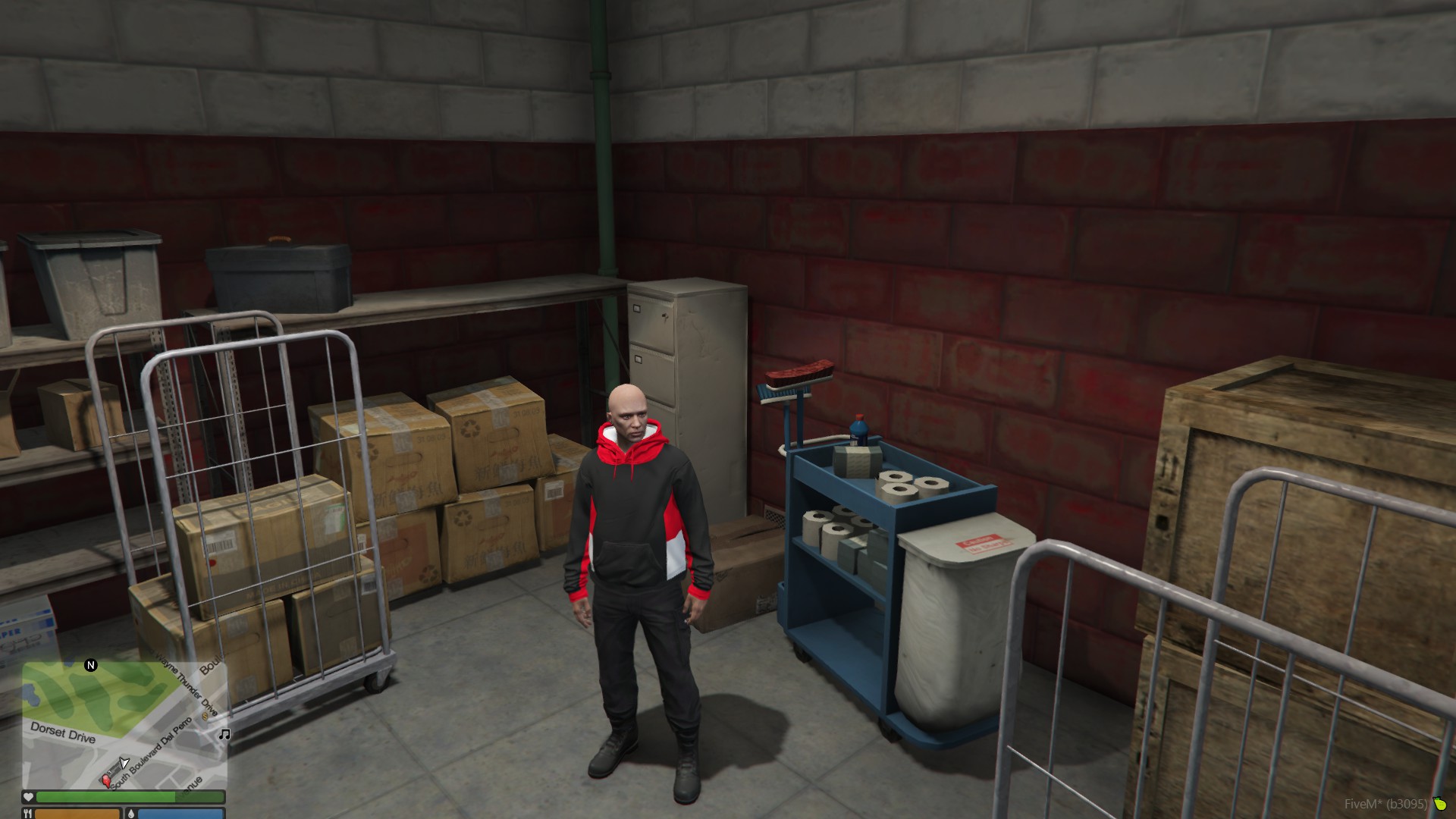Click the green pear icon beside FiveM
The image size is (1456, 819).
coord(1439,804)
